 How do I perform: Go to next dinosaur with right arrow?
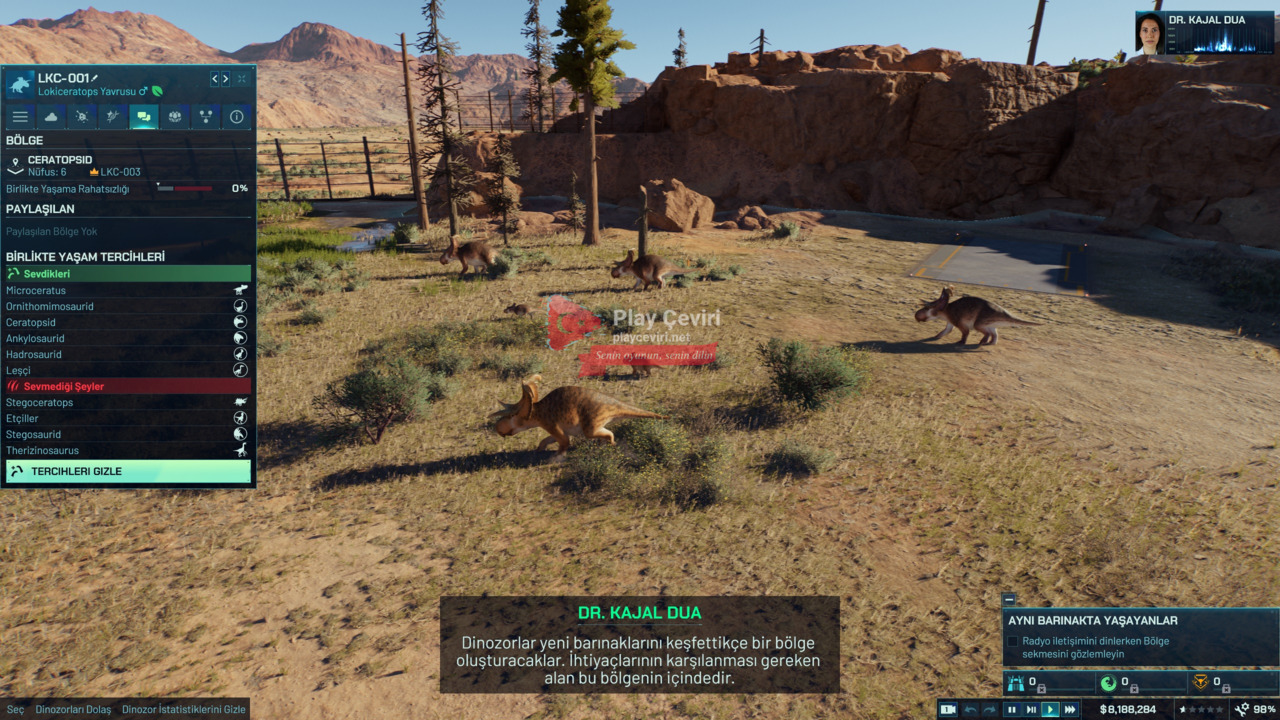click(x=225, y=79)
